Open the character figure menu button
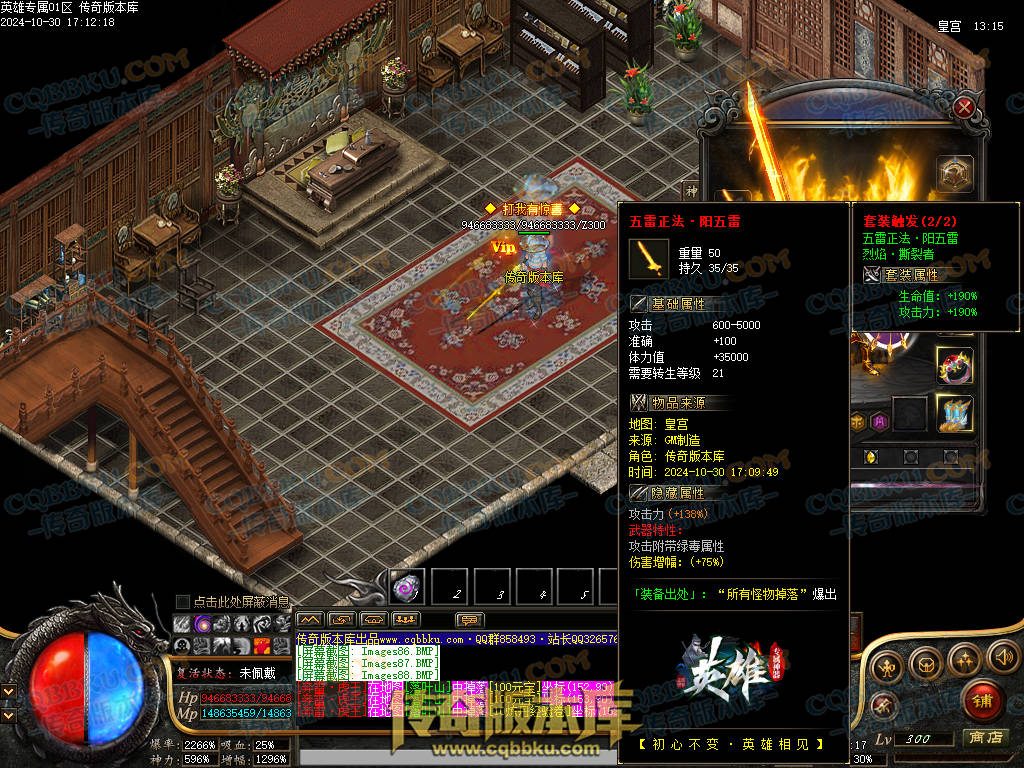Screen dimensions: 1024x768 tap(886, 666)
